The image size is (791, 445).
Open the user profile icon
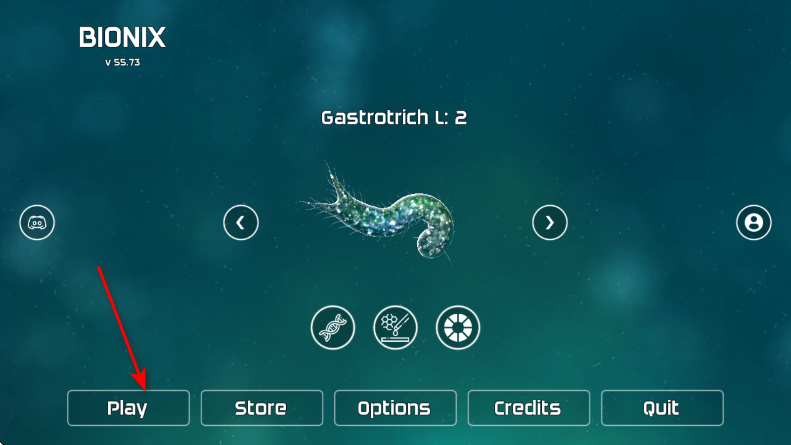(754, 222)
